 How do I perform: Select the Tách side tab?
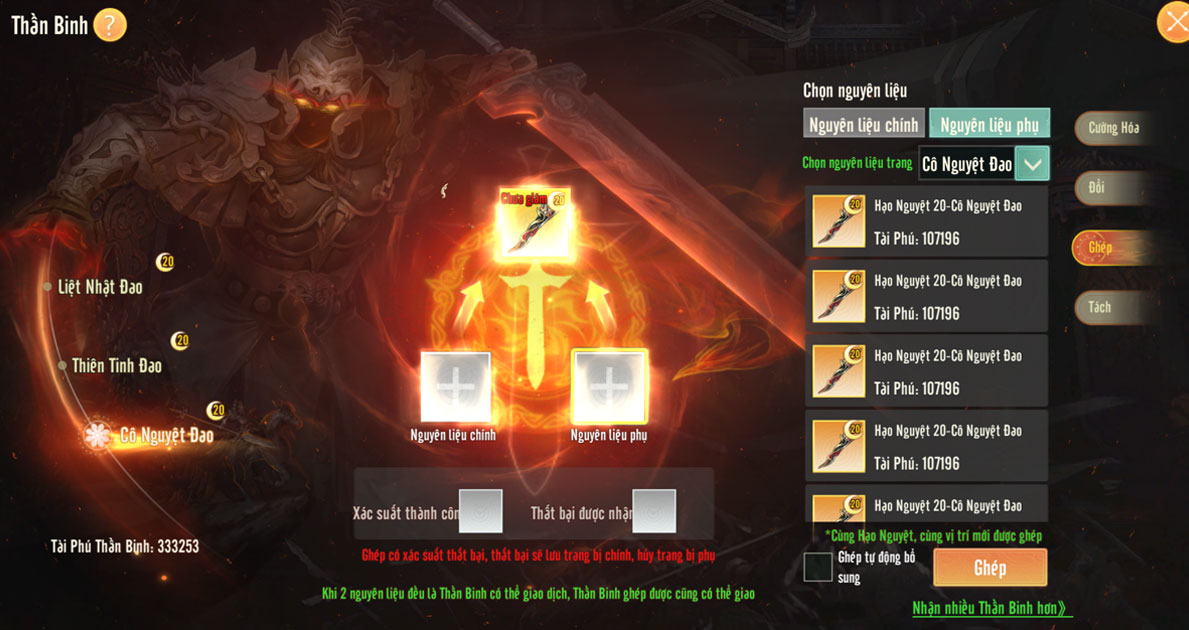click(x=1100, y=307)
